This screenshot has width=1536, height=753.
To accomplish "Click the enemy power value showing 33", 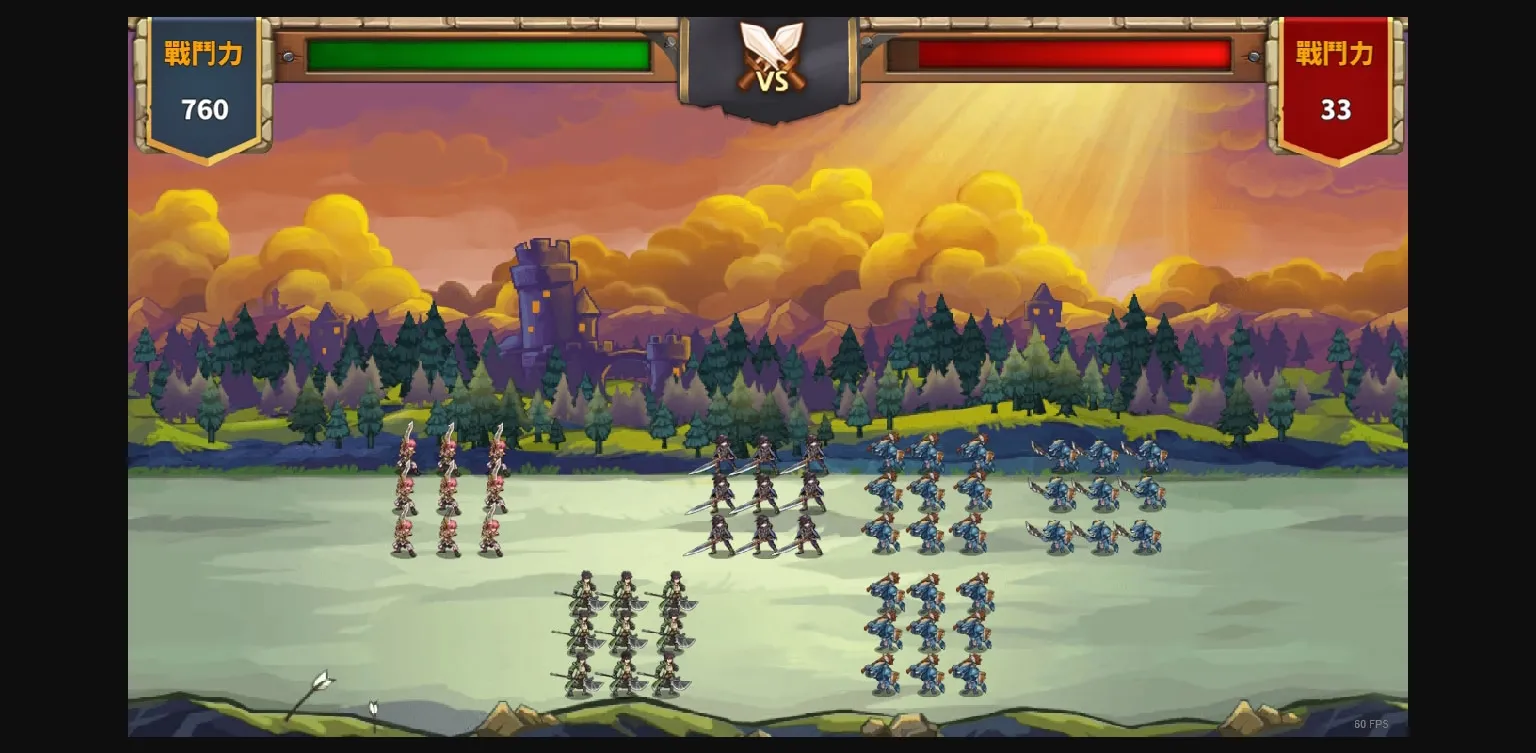I will pyautogui.click(x=1337, y=110).
